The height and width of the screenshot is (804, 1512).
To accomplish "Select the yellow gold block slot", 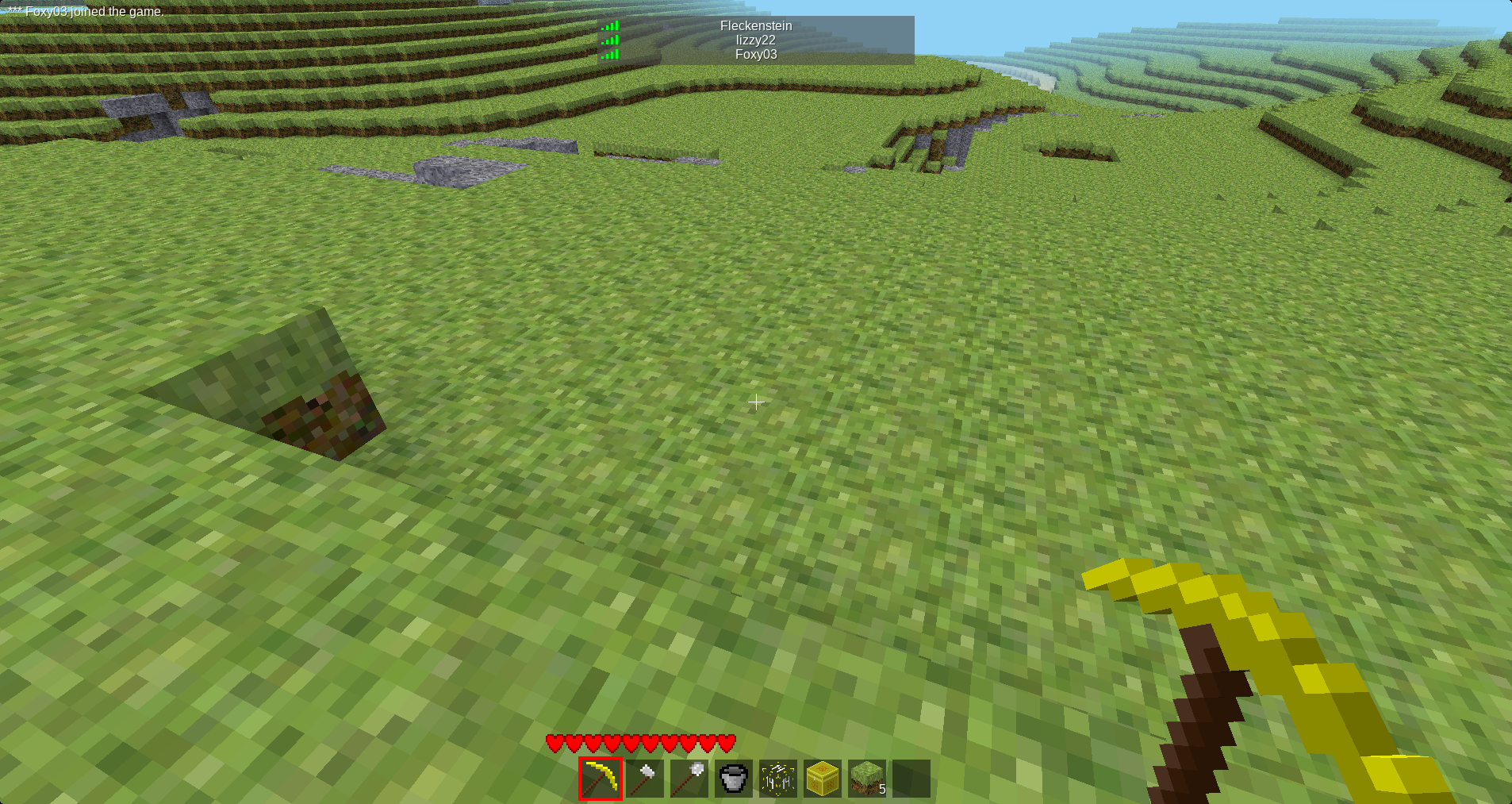I will [823, 779].
